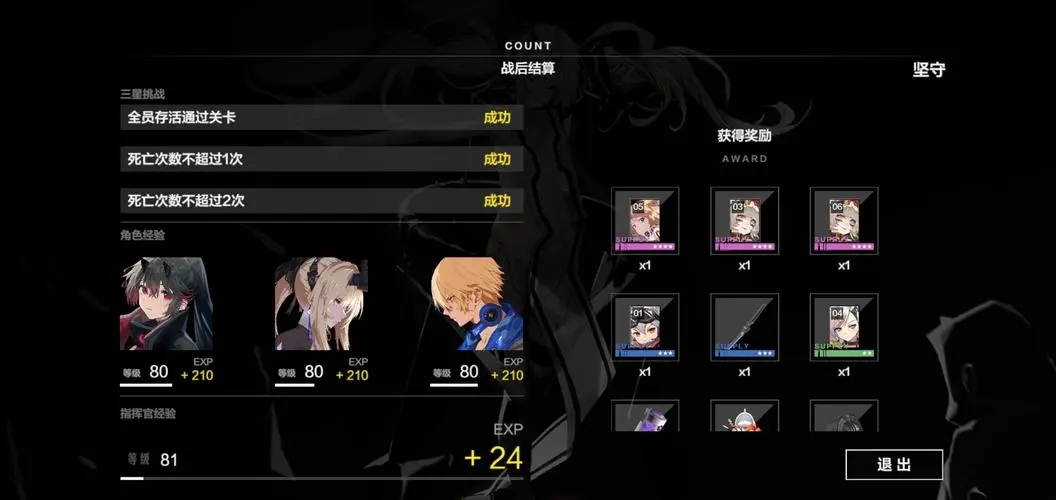Screen dimensions: 1056x500
Task: Select the blade weapon reward item
Action: (744, 327)
